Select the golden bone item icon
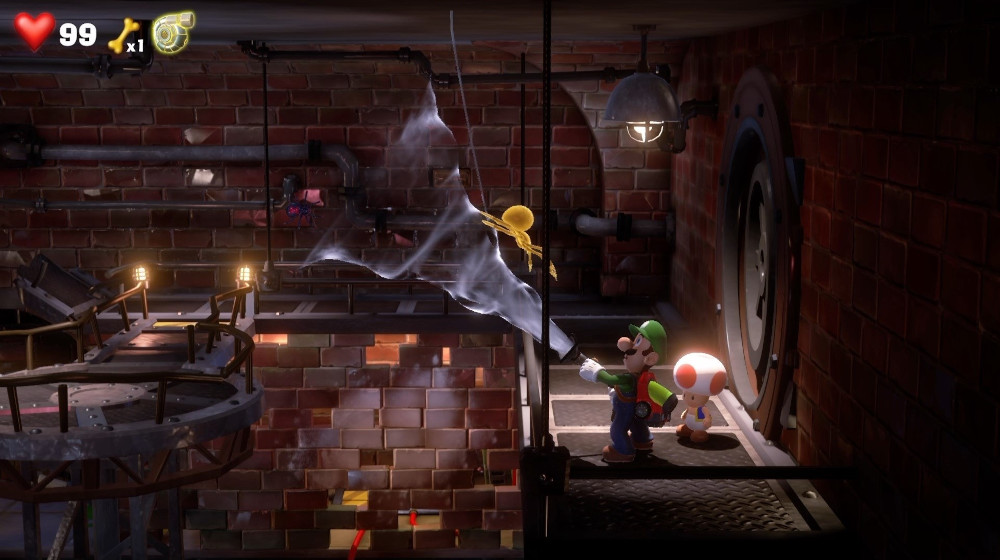 (121, 34)
